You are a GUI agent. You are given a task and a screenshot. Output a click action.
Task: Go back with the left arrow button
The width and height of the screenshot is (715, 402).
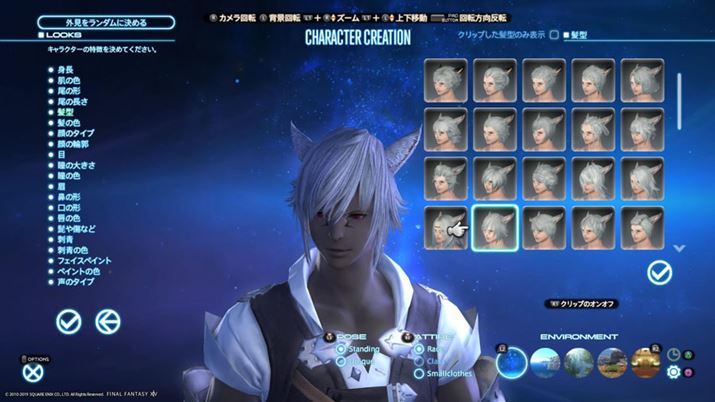pos(107,321)
